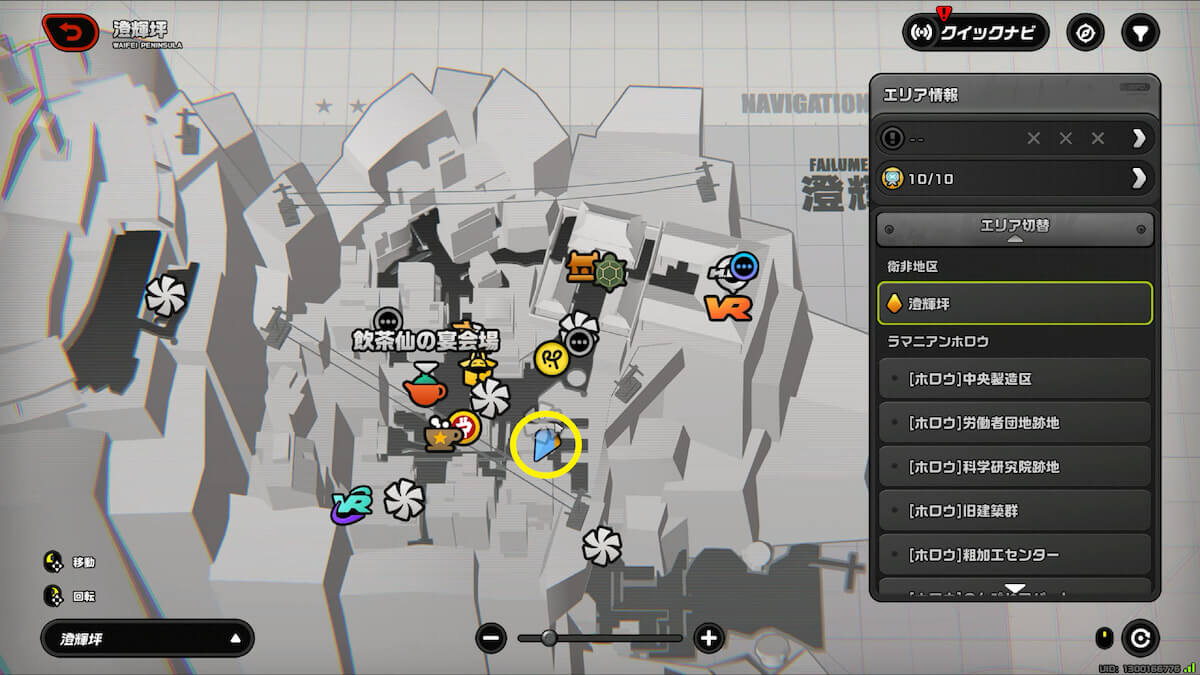Switch to [ホロウ]科学研究院跡地
Viewport: 1200px width, 675px height.
pos(1014,467)
